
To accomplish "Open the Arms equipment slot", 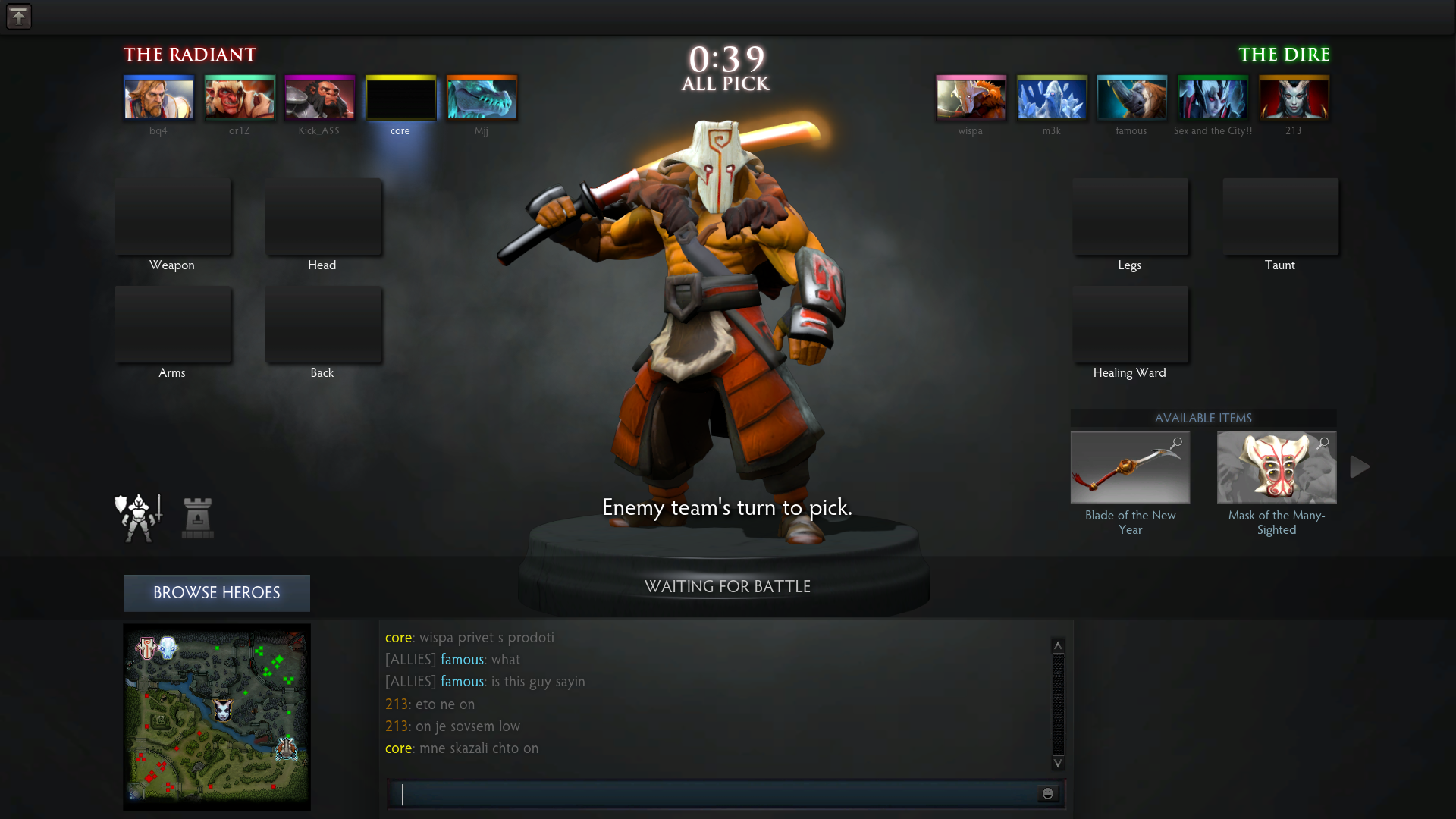I will [173, 325].
